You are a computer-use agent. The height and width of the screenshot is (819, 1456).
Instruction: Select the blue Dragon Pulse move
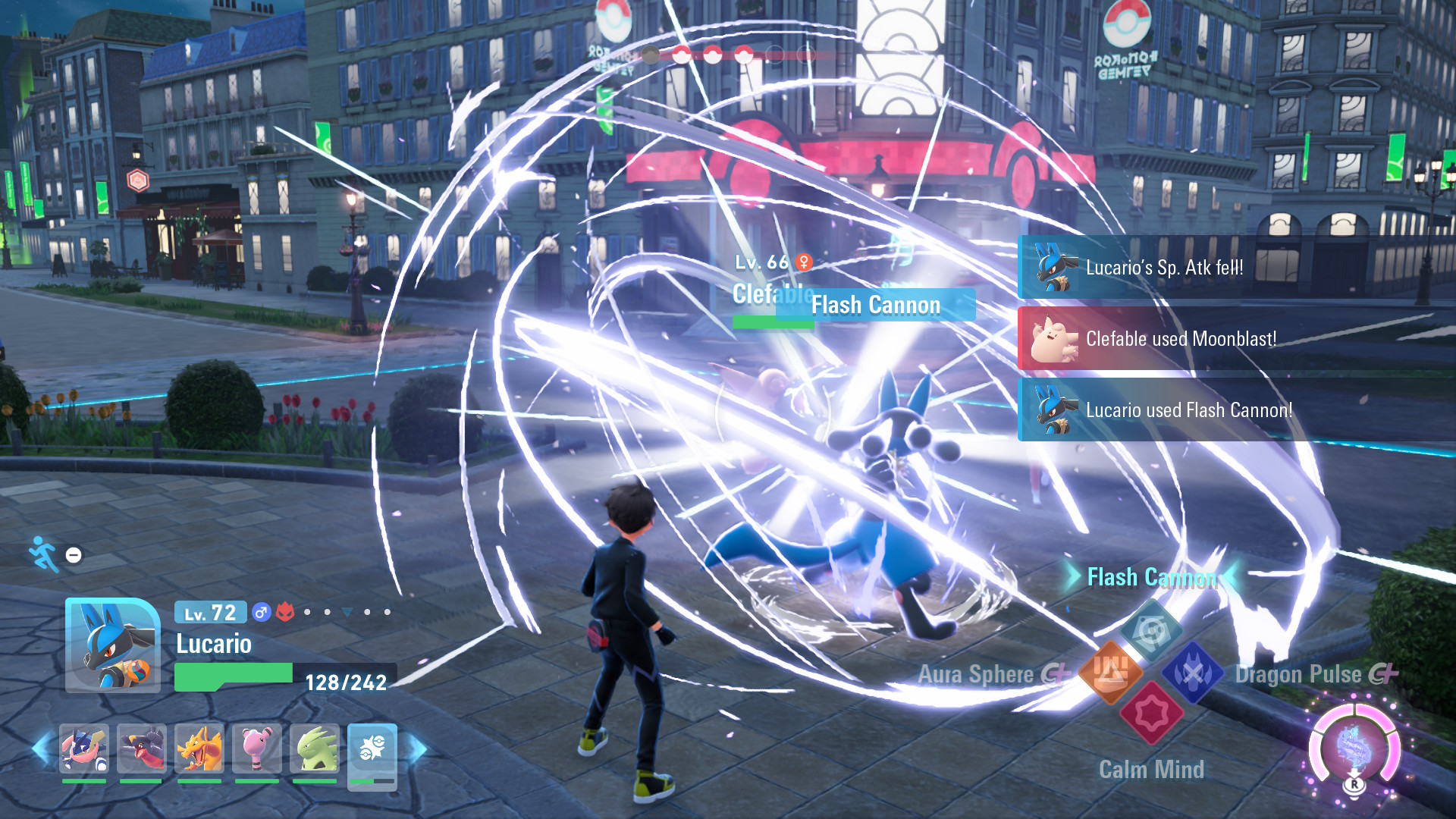pyautogui.click(x=1193, y=672)
